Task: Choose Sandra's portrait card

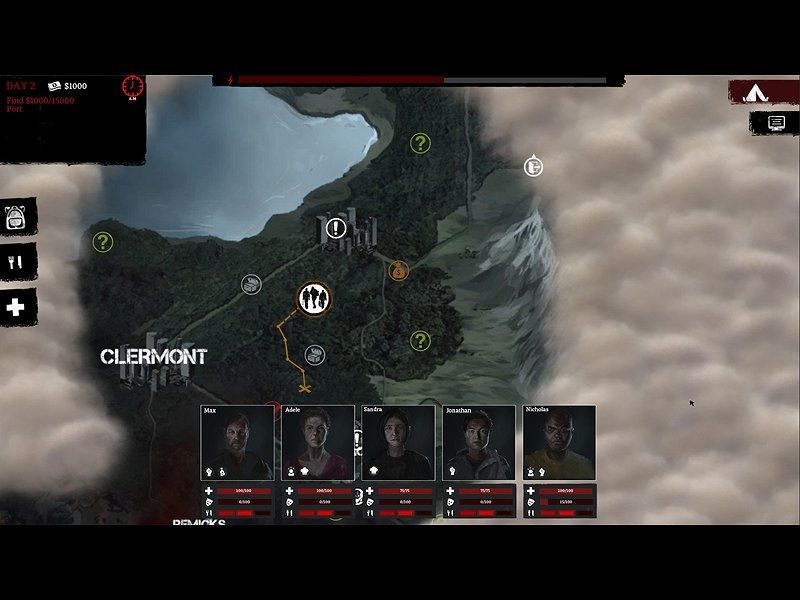Action: point(398,442)
